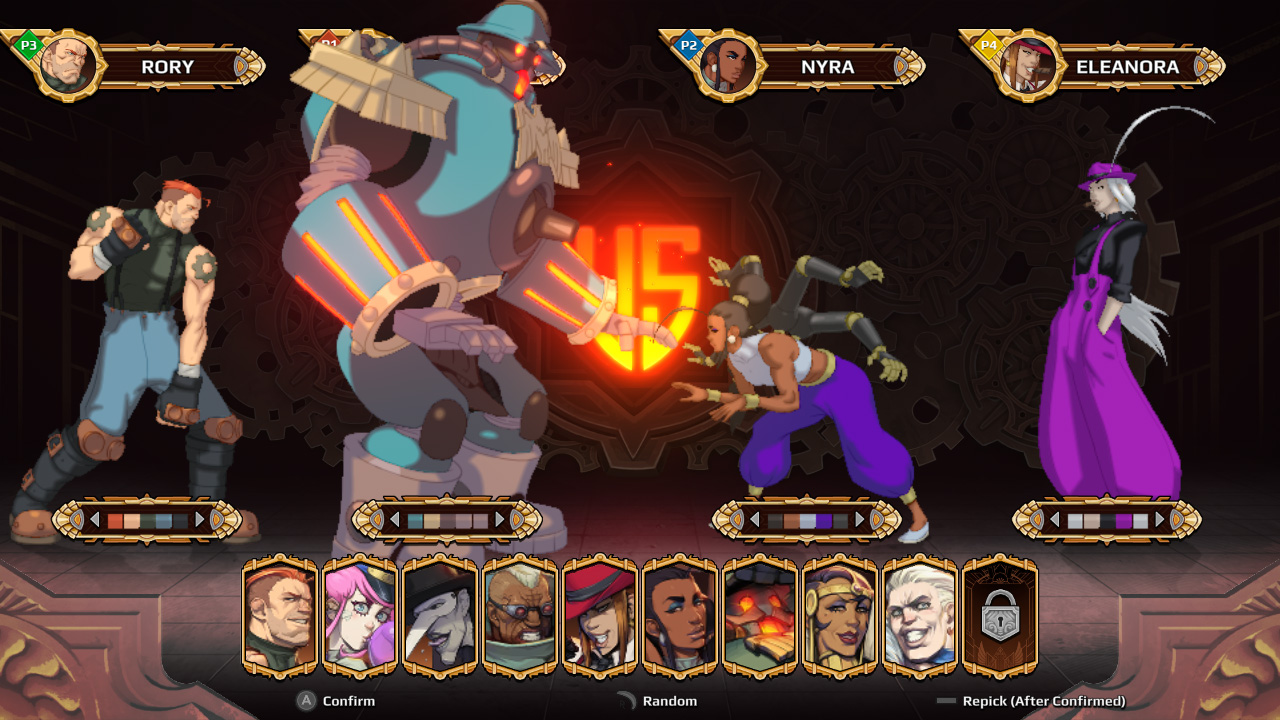Click the left arrow on the robot's palette selector
1280x720 pixels.
point(395,518)
